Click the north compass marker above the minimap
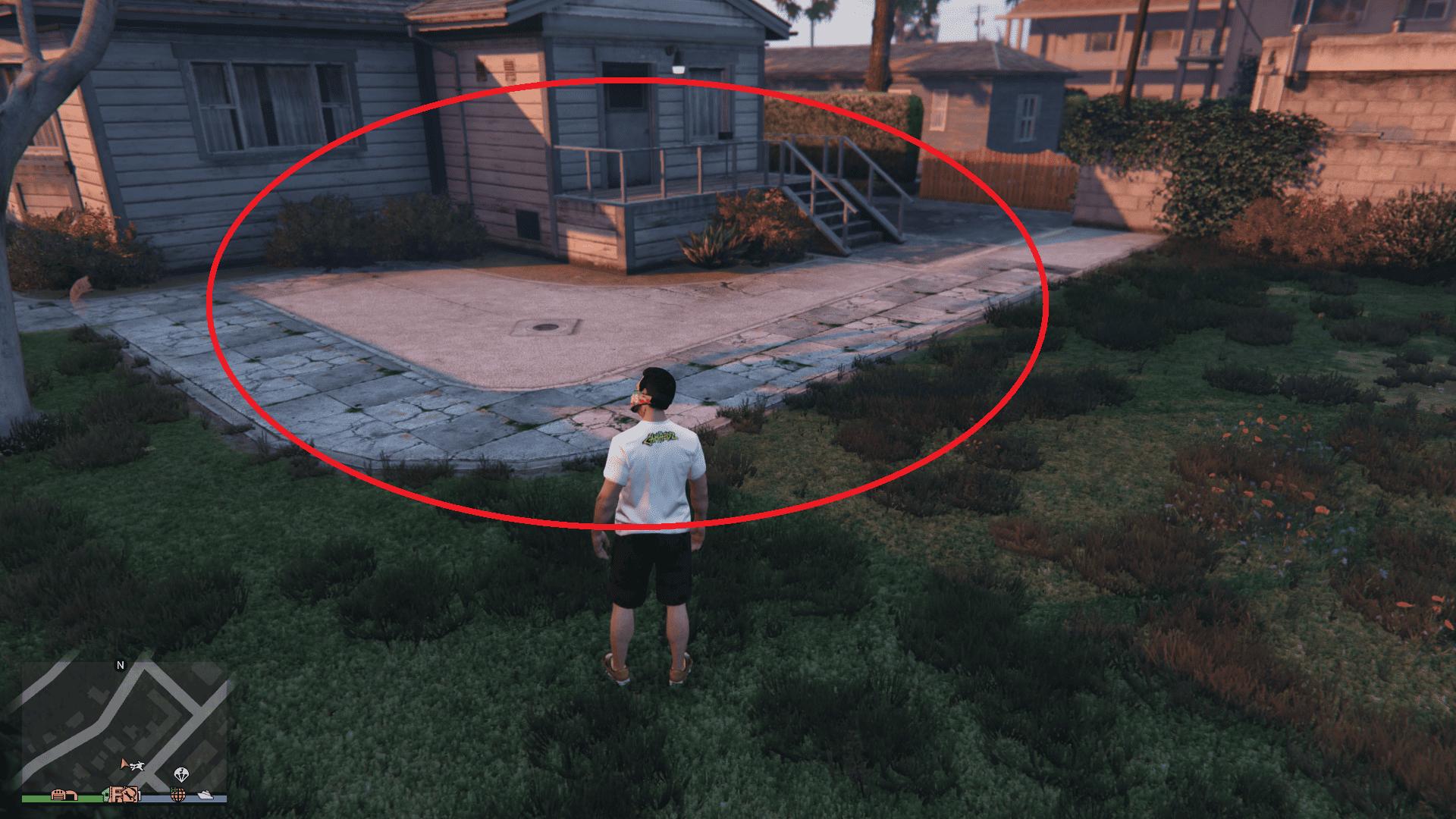 121,665
